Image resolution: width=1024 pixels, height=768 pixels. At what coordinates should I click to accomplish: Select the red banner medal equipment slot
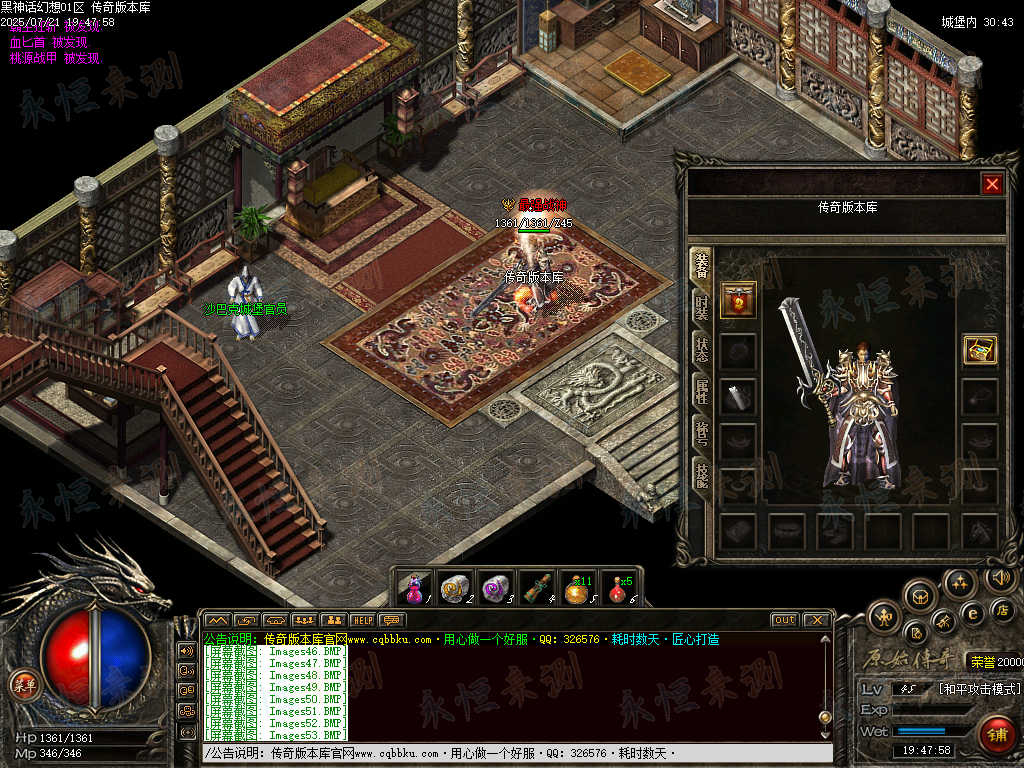pyautogui.click(x=738, y=299)
